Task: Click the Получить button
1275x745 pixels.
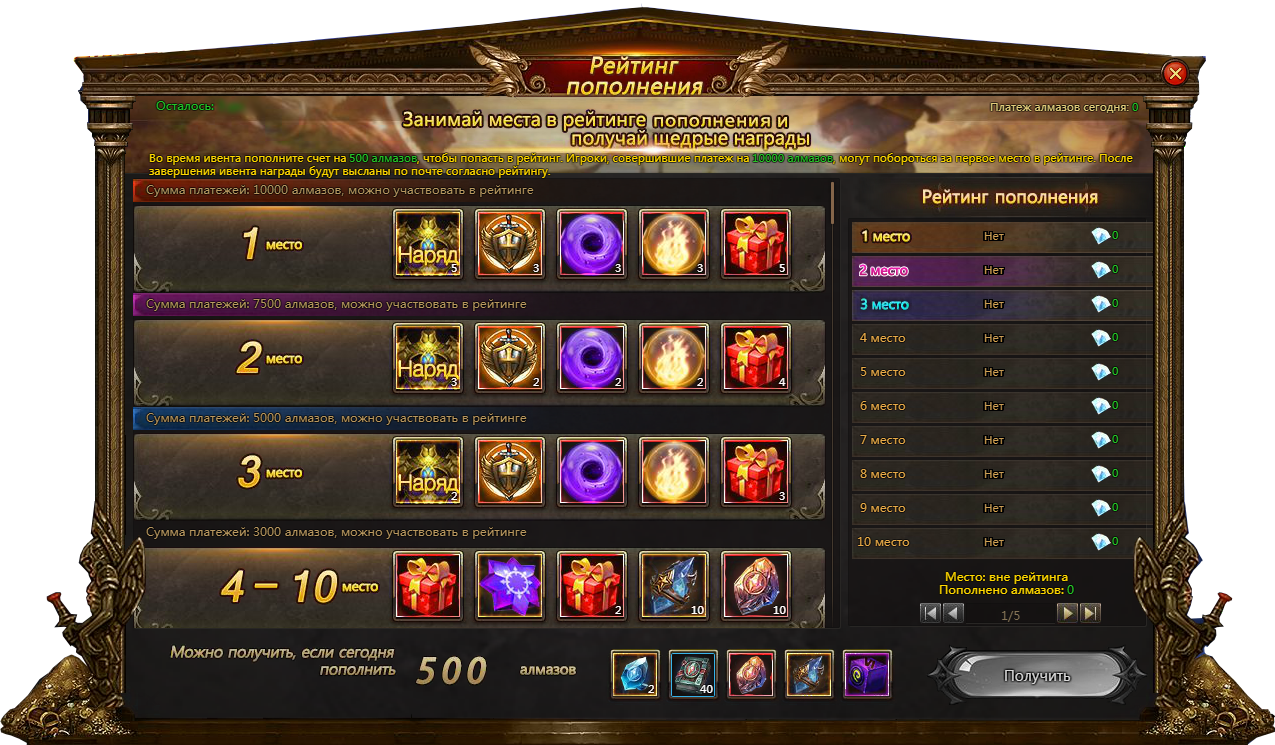Action: 1037,676
